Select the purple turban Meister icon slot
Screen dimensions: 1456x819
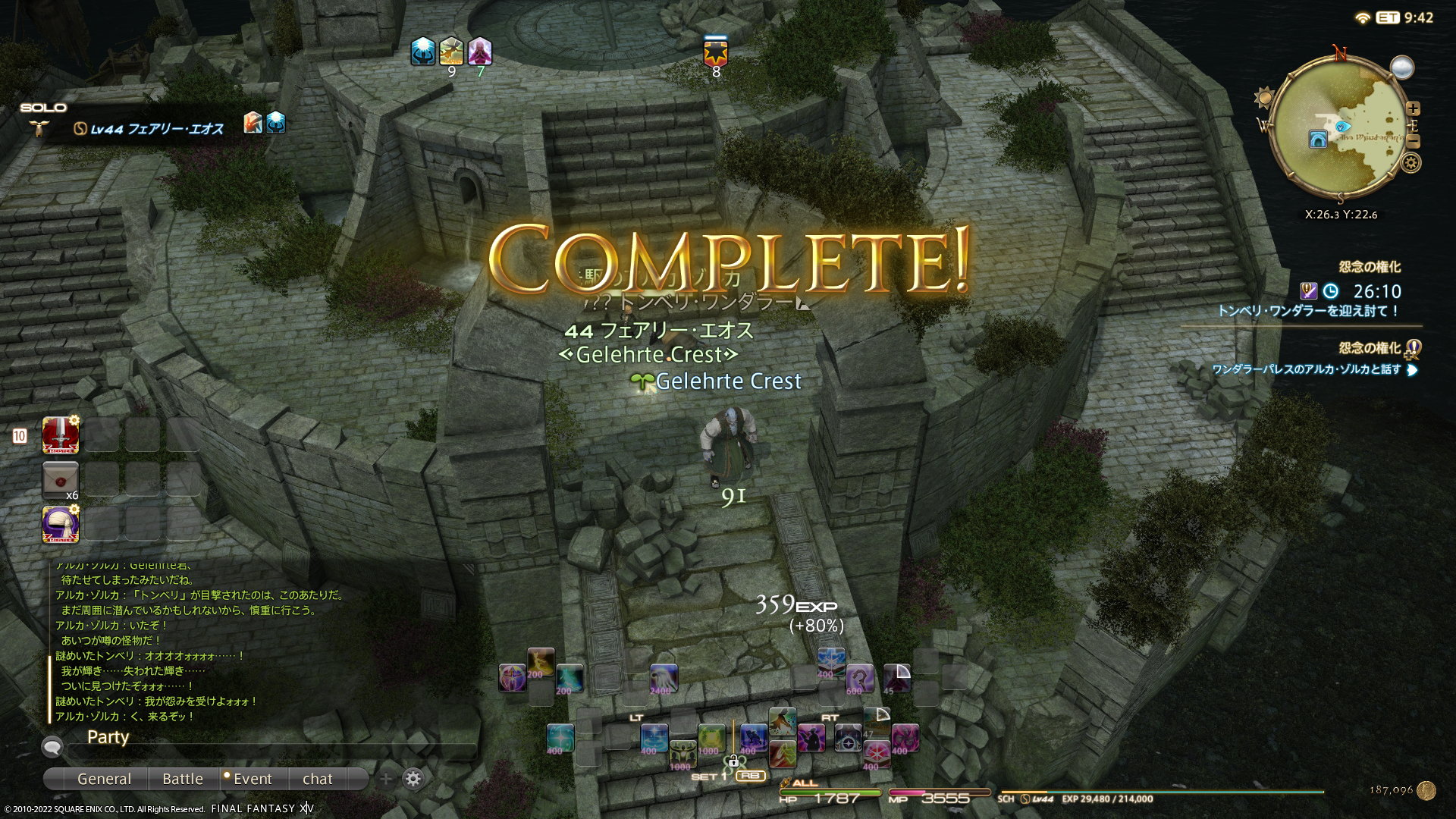click(x=61, y=525)
